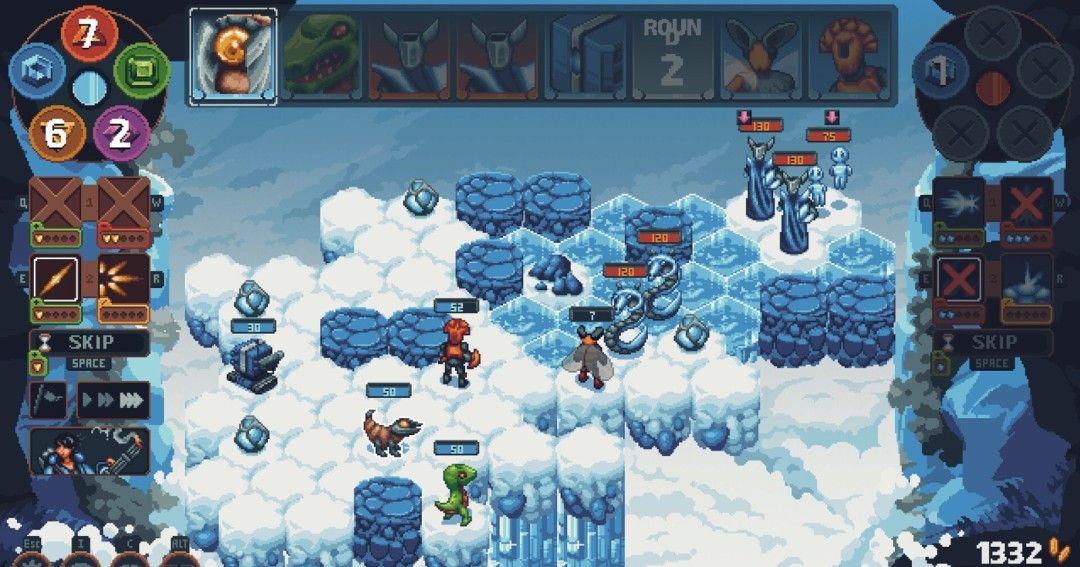Image resolution: width=1080 pixels, height=567 pixels.
Task: Select the enemy ice spike eruption ability
Action: (1027, 277)
